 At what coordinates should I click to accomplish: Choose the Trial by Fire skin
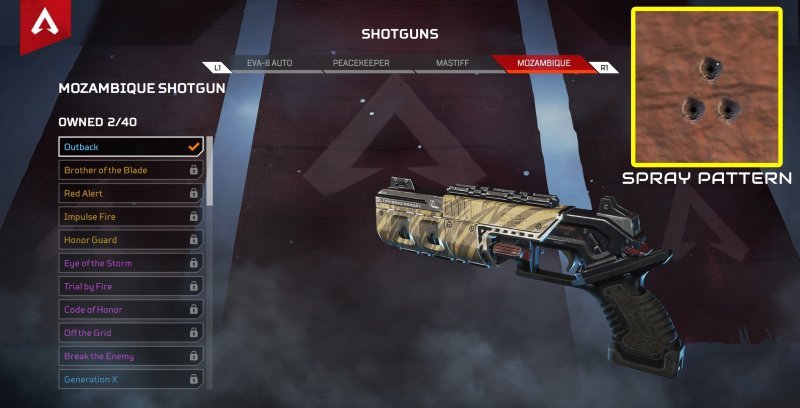tap(130, 286)
